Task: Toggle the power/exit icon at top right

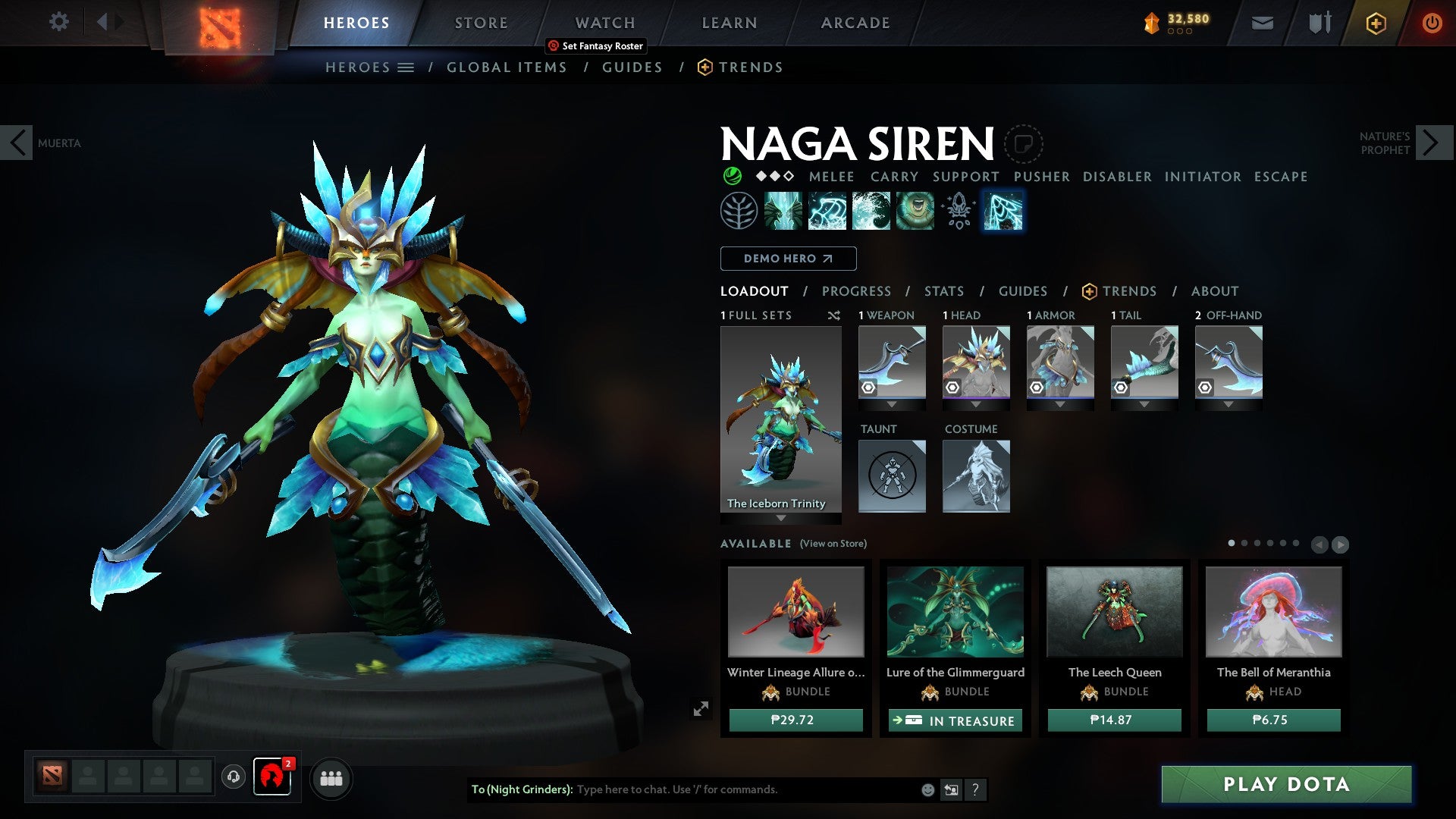Action: tap(1432, 23)
